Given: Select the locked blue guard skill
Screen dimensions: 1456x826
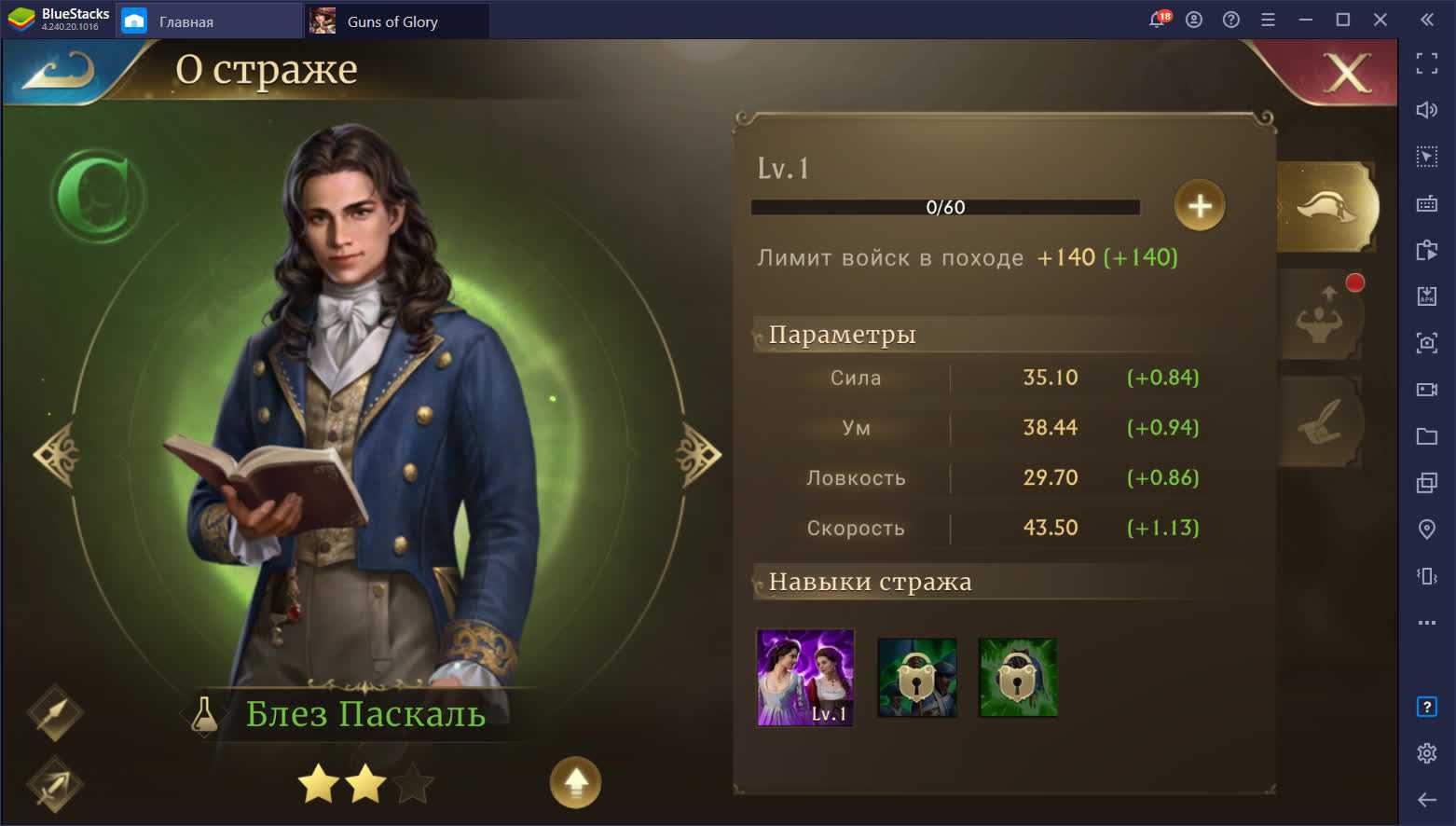Looking at the screenshot, I should (x=917, y=678).
